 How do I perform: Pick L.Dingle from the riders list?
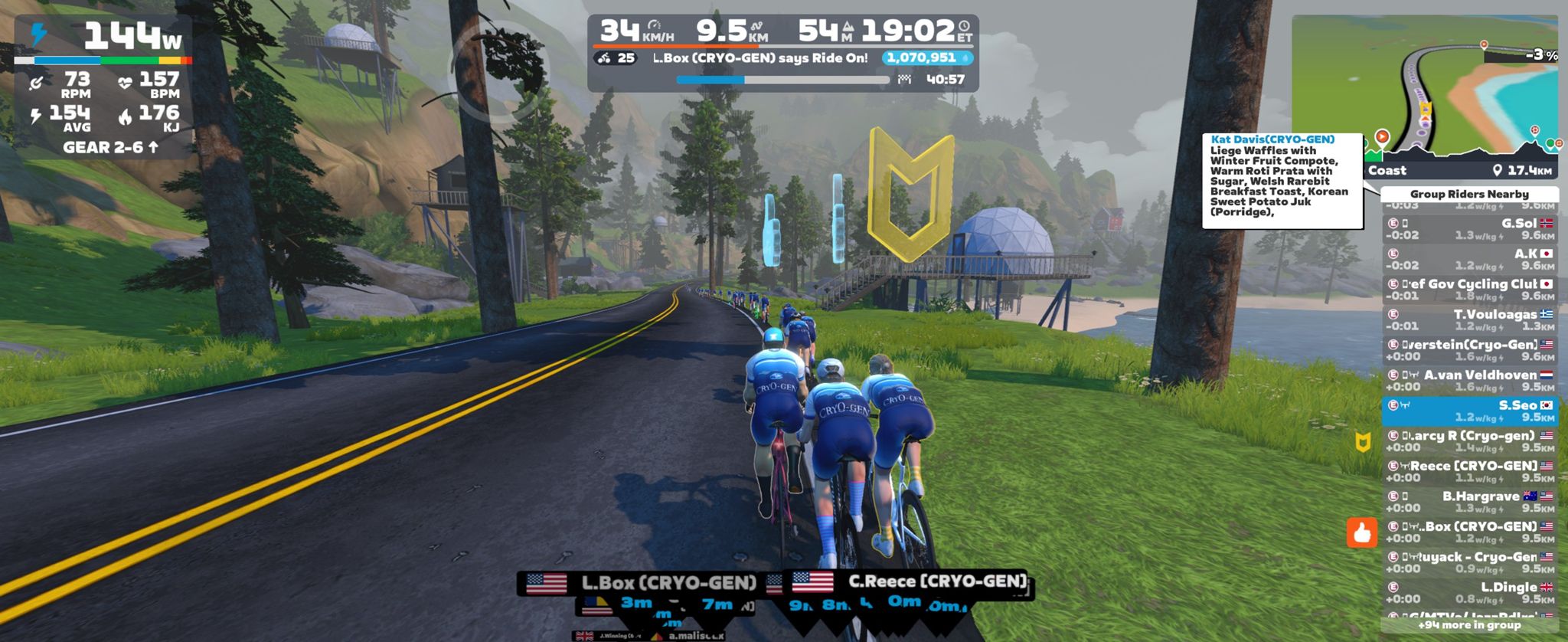[x=1469, y=592]
